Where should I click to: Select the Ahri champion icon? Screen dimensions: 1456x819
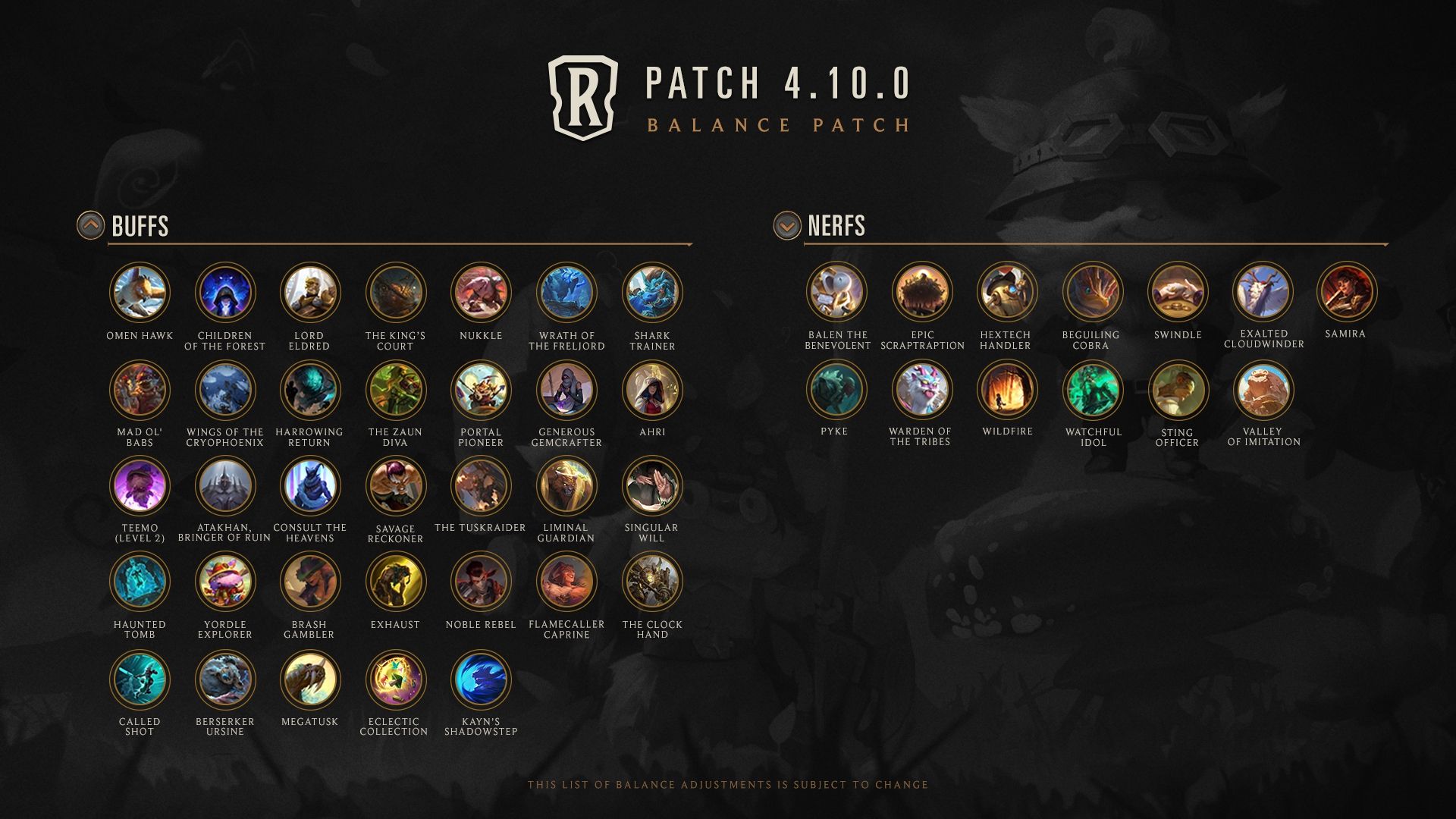pyautogui.click(x=652, y=390)
